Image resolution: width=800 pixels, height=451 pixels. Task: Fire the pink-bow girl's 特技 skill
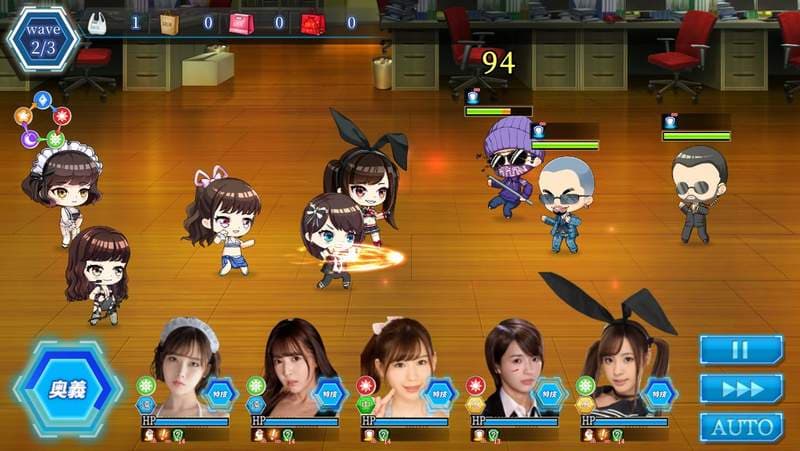tap(439, 395)
